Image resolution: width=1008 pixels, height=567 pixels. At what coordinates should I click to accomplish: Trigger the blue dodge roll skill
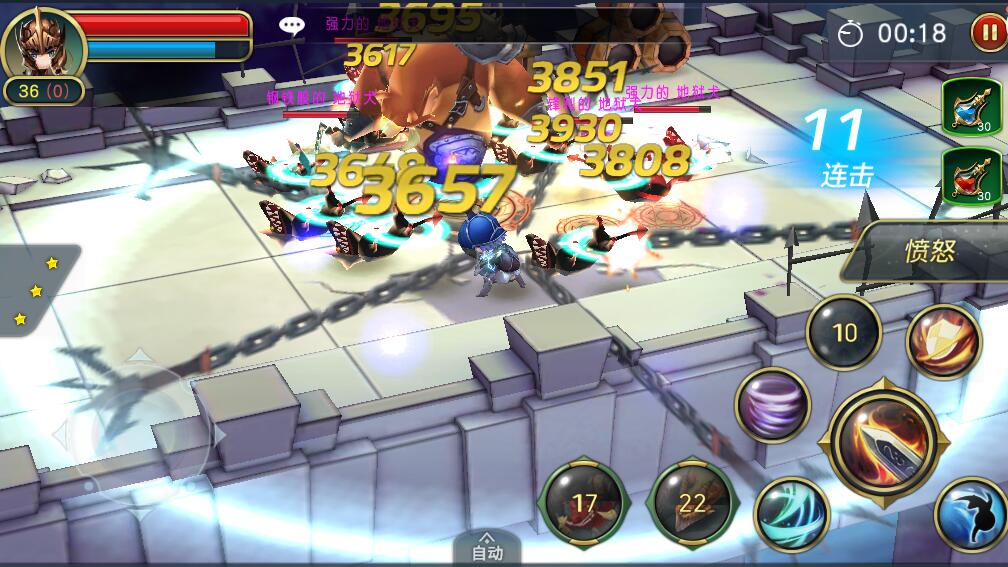pyautogui.click(x=969, y=514)
